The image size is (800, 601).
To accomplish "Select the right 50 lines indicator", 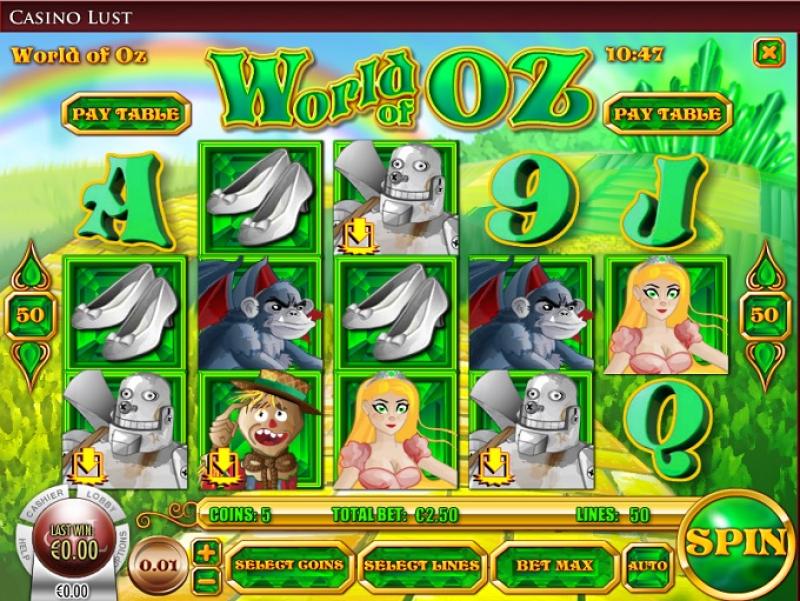I will (764, 315).
